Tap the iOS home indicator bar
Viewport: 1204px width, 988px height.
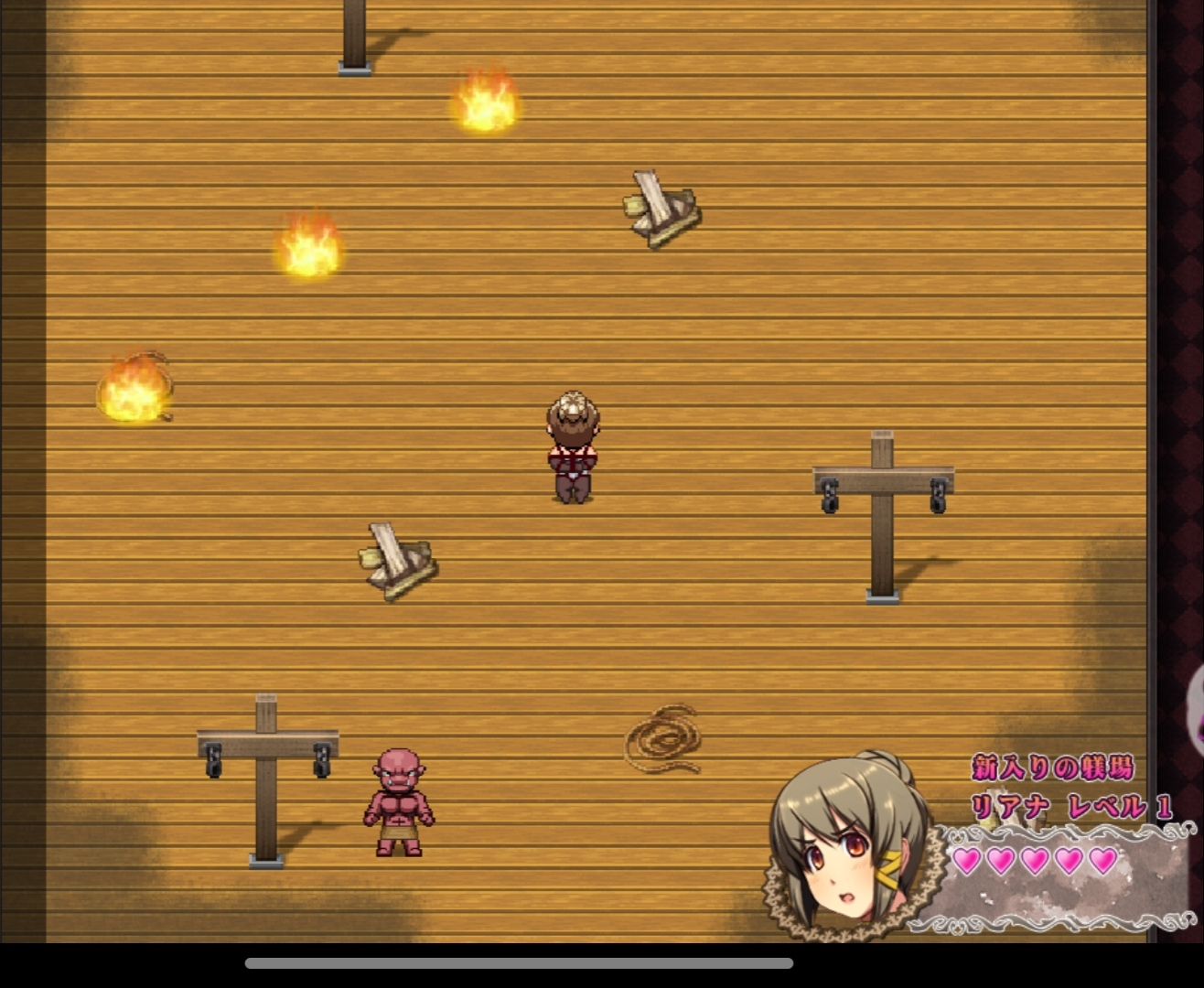click(x=519, y=962)
